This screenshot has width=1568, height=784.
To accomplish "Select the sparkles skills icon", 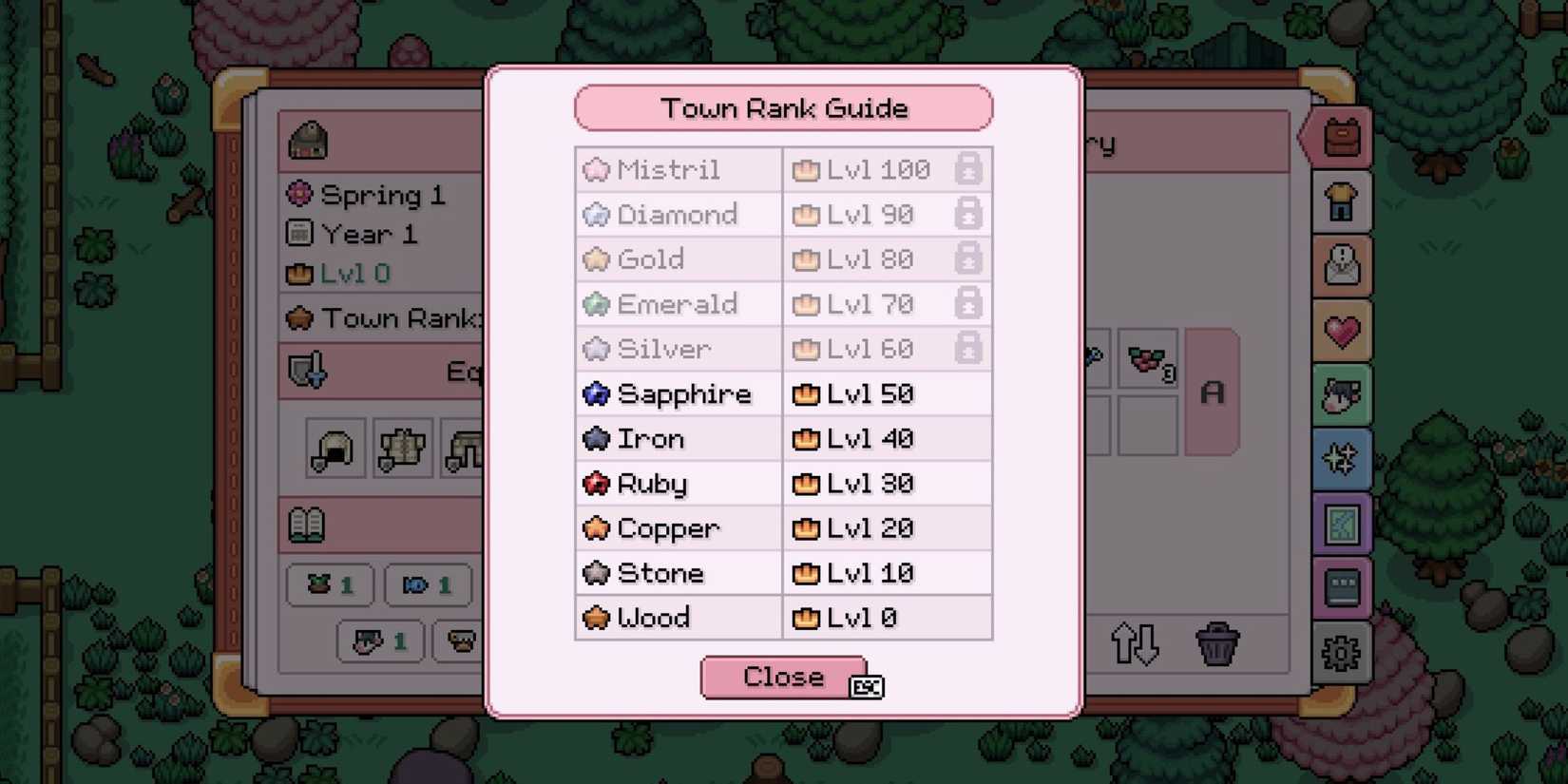I will point(1339,458).
